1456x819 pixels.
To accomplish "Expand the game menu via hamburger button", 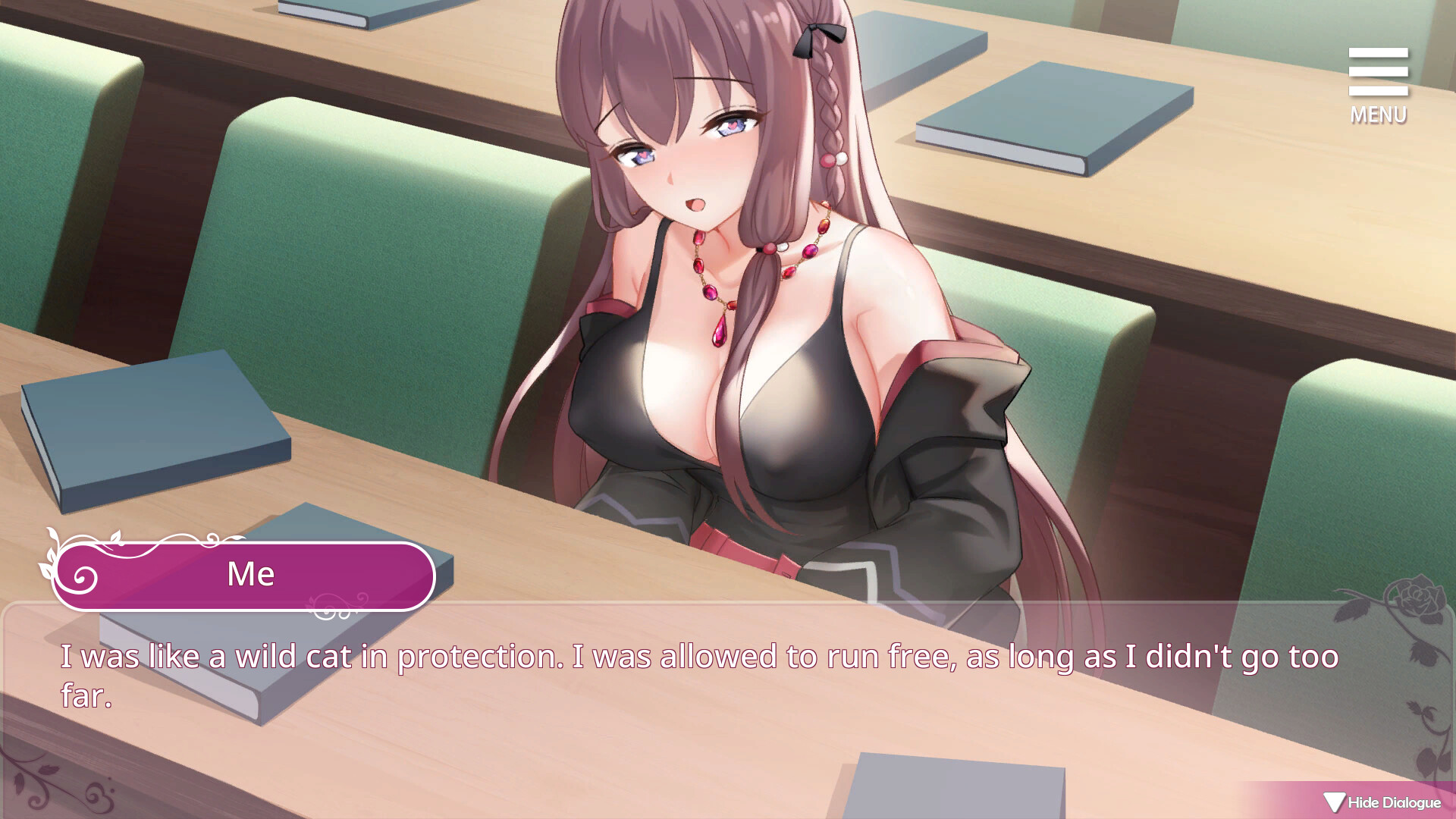I will pos(1378,72).
